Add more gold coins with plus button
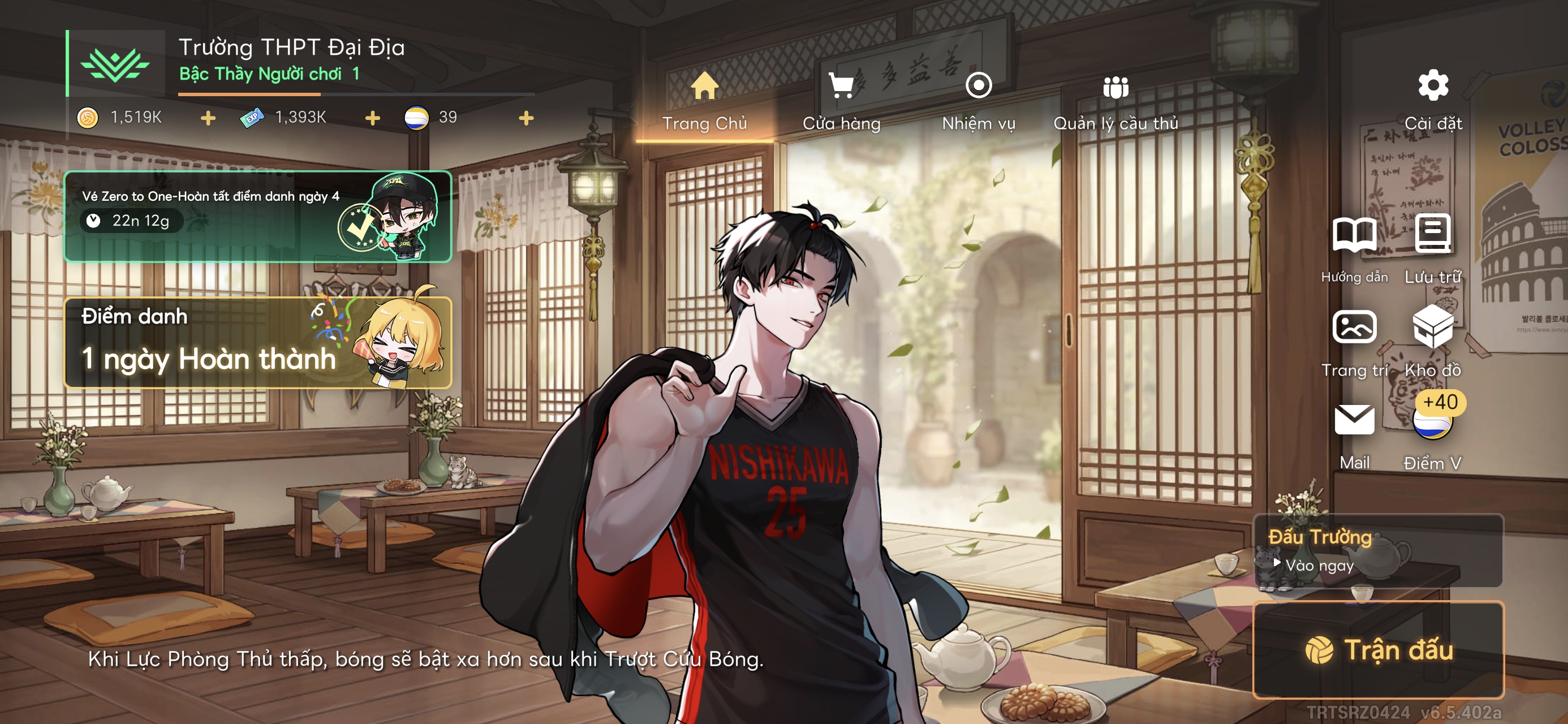Screen dimensions: 1568x724 [208, 118]
